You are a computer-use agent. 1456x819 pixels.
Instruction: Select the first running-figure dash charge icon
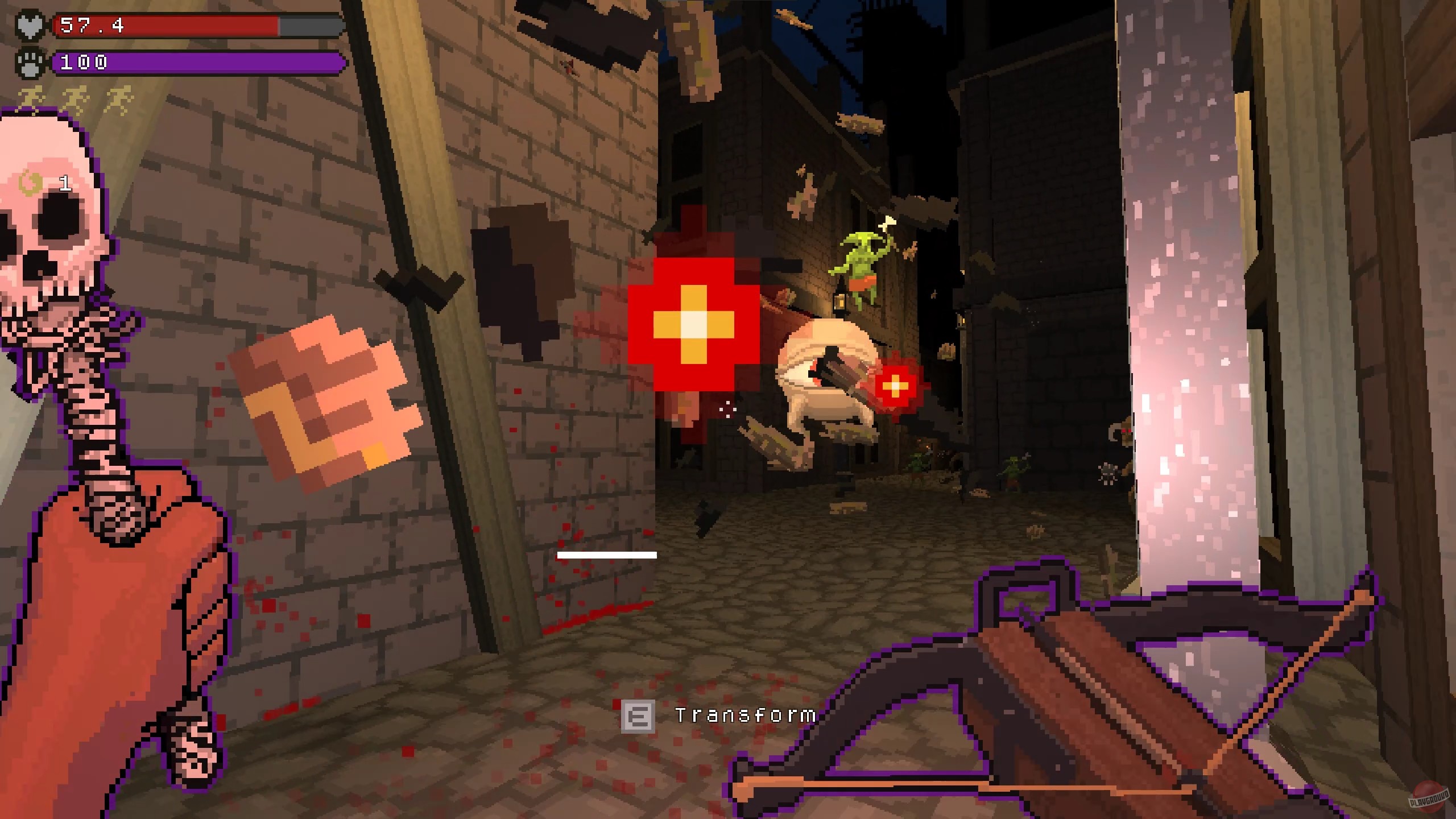click(x=31, y=98)
